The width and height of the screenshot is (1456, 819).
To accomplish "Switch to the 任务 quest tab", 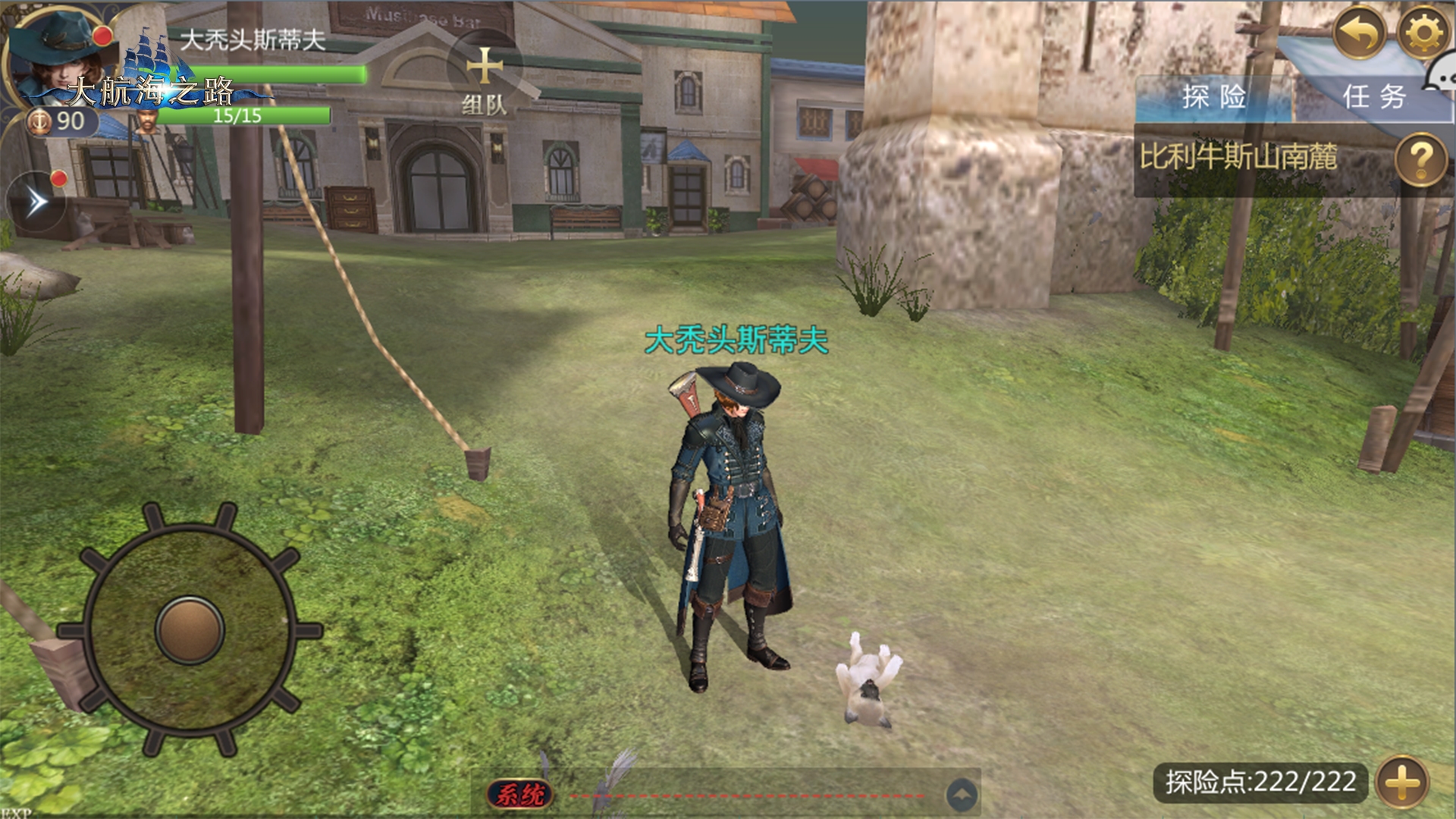I will point(1373,98).
